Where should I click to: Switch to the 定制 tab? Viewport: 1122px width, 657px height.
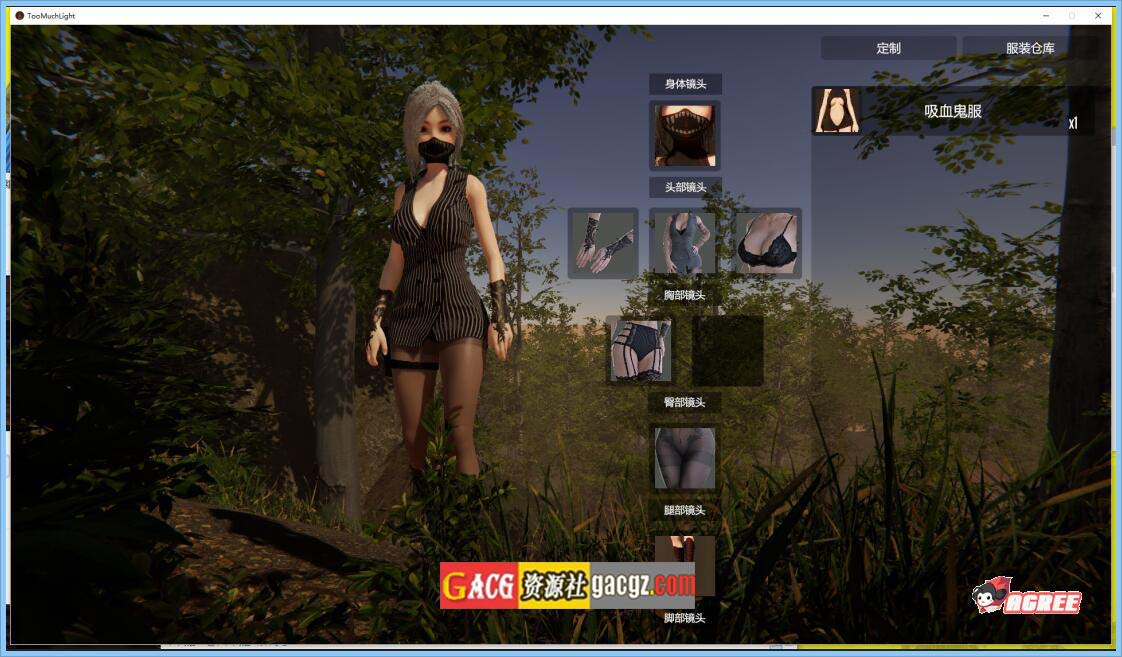(888, 48)
